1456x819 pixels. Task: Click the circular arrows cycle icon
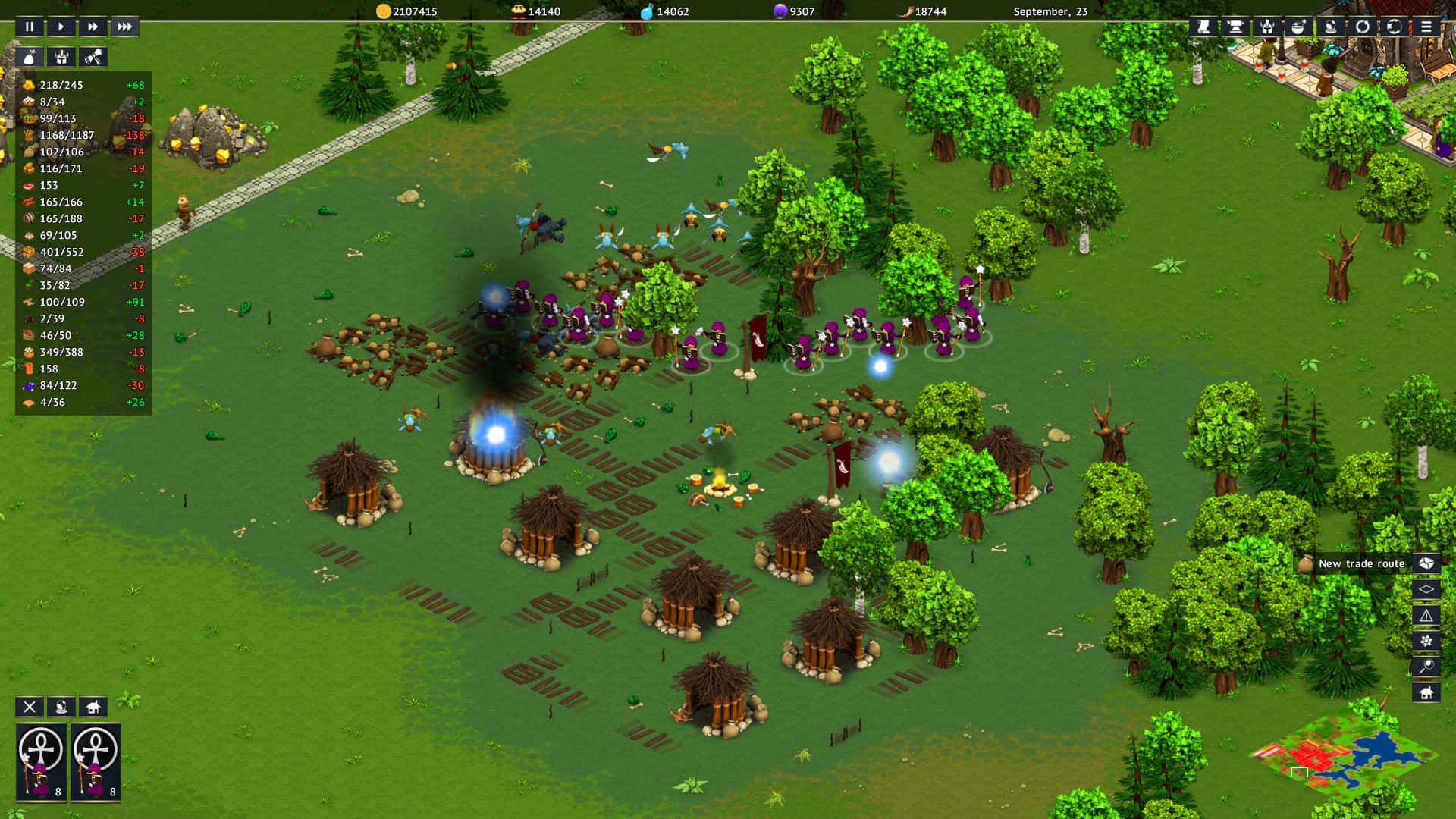click(1362, 27)
